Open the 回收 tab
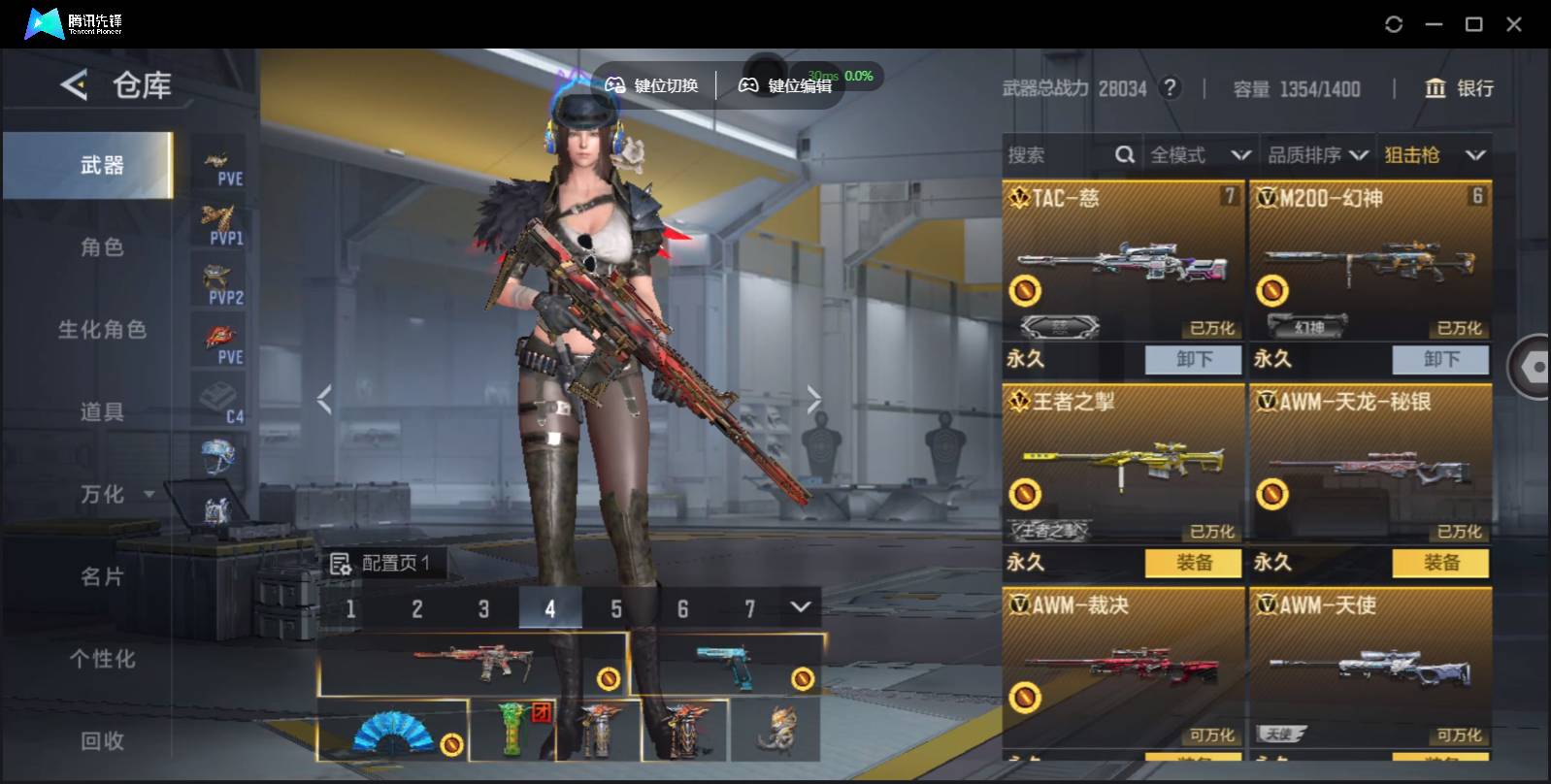Screen dimensions: 1551x784 pos(102,741)
